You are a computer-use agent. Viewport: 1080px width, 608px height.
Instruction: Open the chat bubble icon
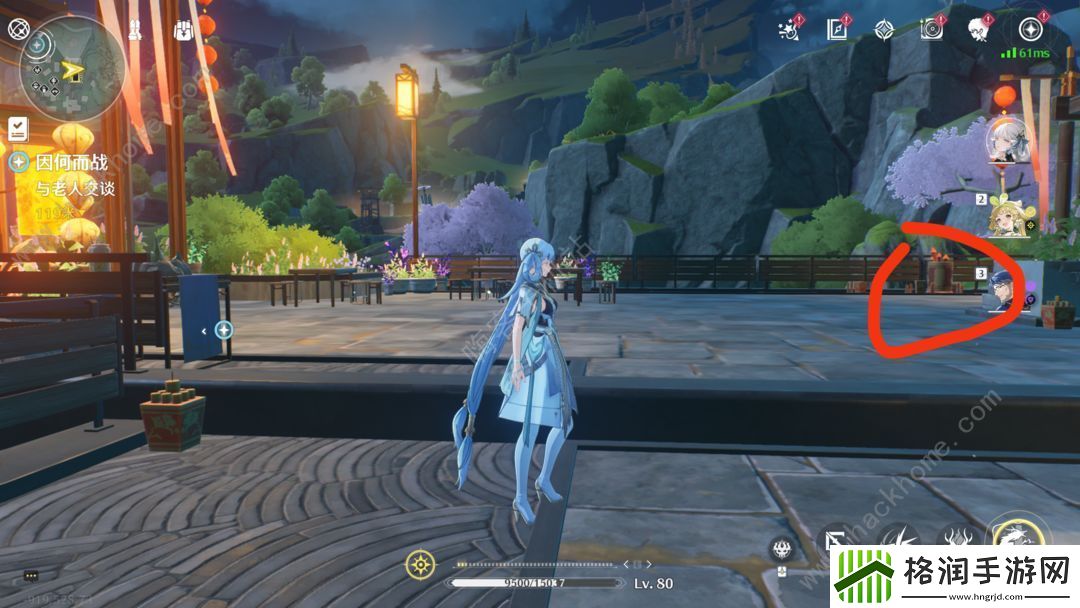(31, 576)
